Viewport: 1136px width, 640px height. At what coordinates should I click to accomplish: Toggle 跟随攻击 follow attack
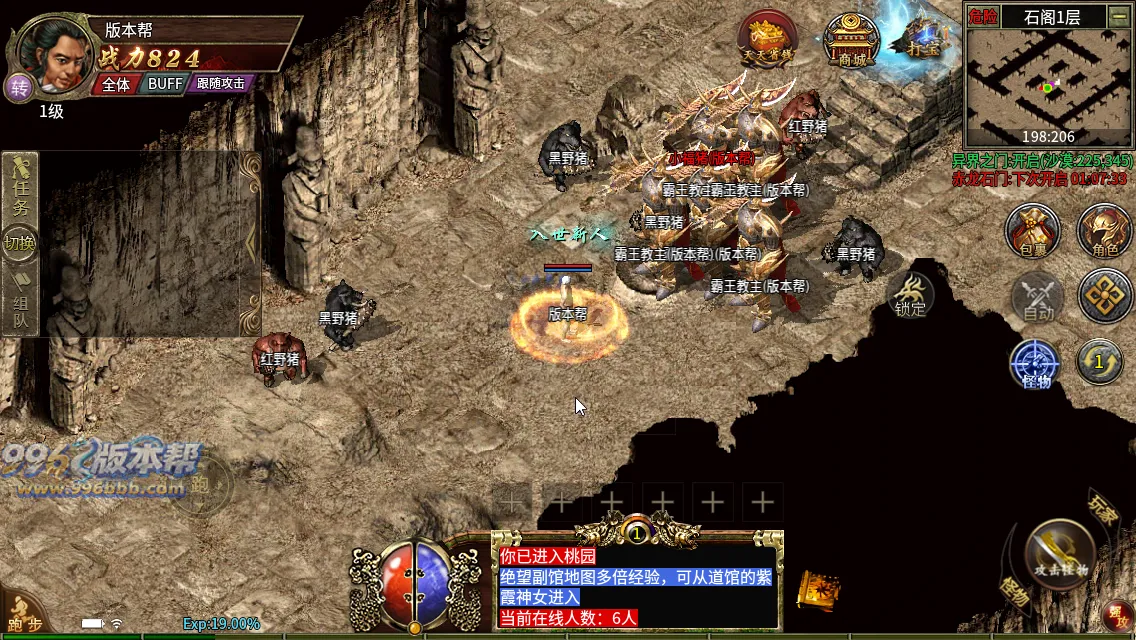point(220,84)
